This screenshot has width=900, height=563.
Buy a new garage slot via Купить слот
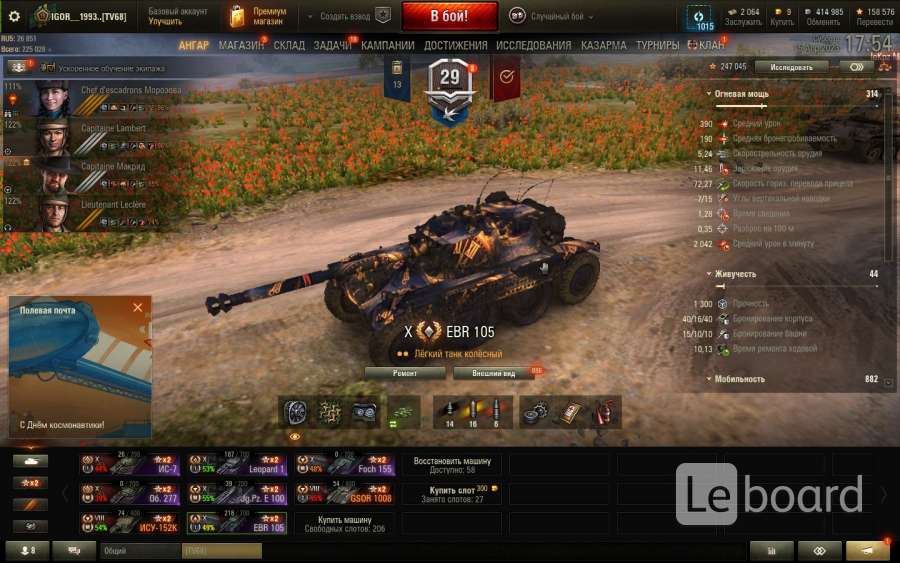click(452, 494)
